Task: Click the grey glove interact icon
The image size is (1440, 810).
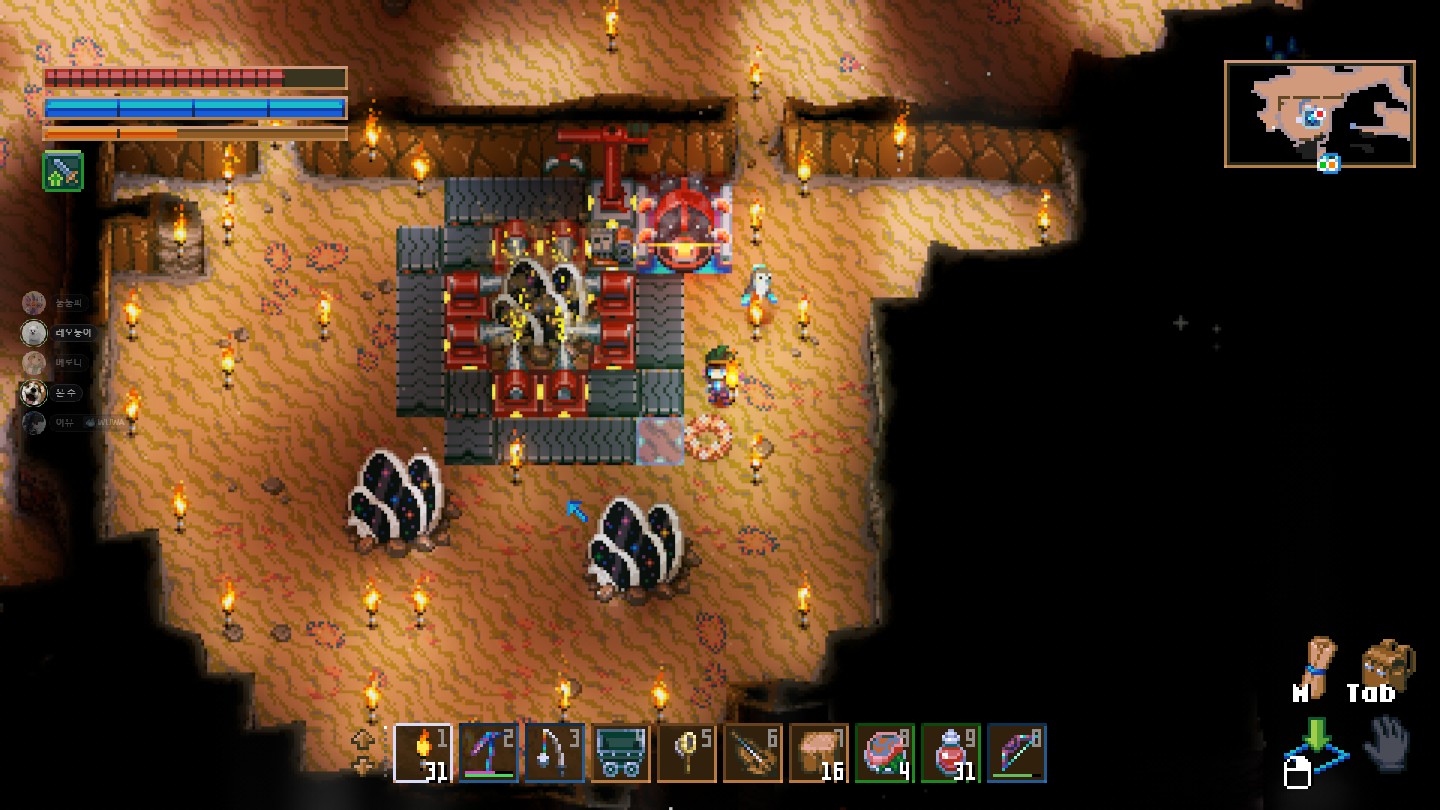Action: pyautogui.click(x=1389, y=743)
